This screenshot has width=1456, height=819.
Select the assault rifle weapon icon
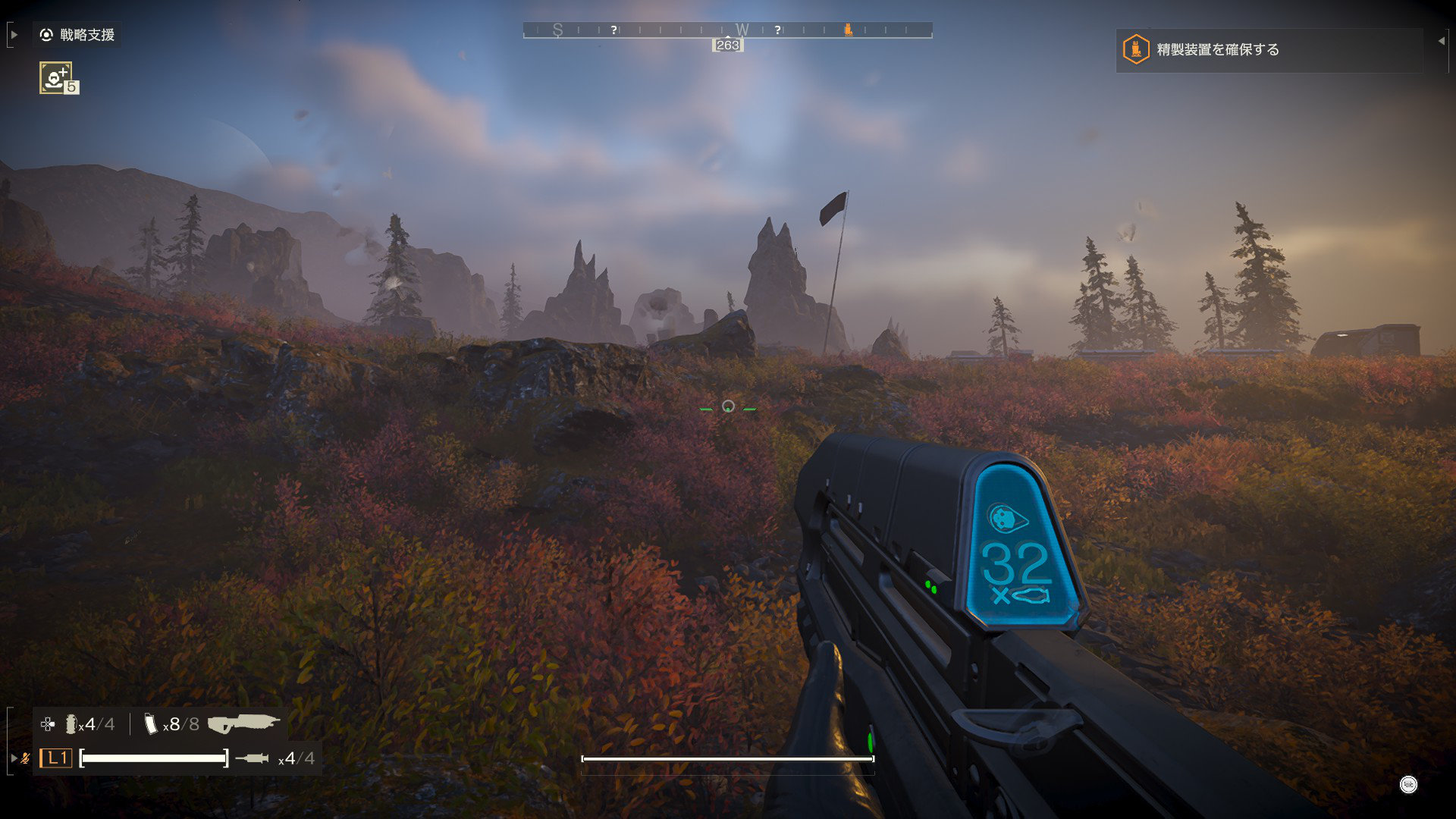[x=243, y=723]
